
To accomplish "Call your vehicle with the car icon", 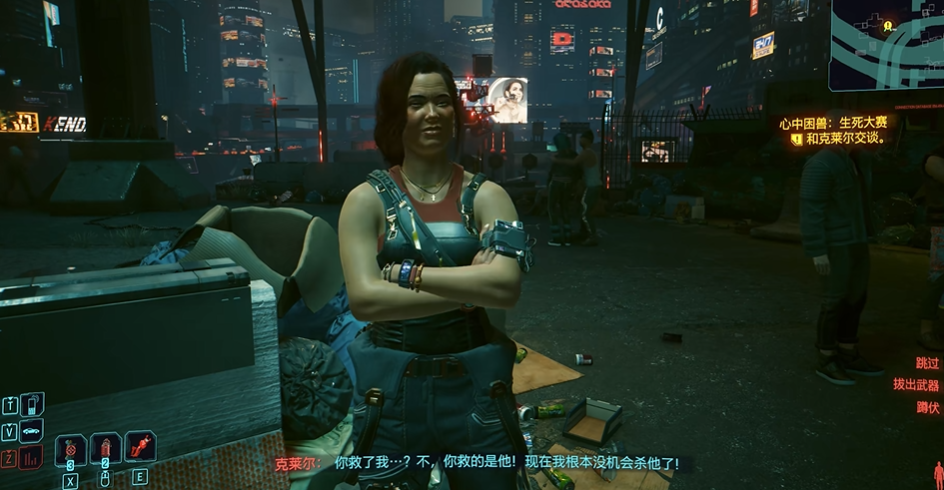I will coord(32,431).
